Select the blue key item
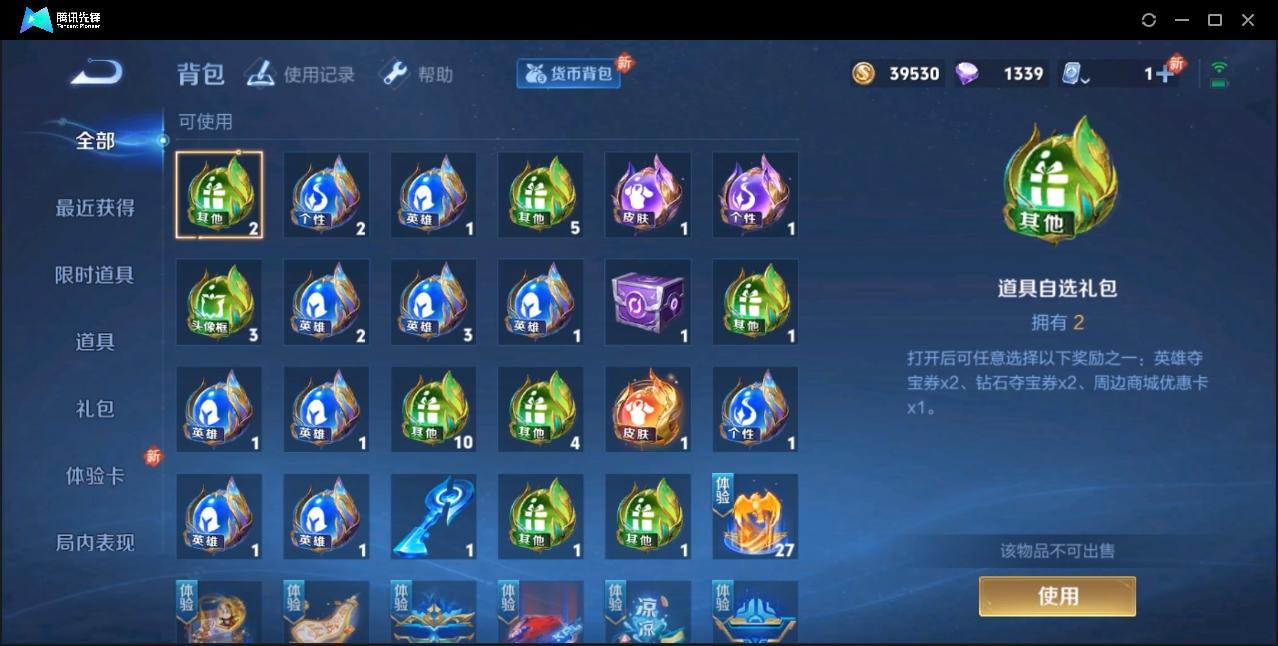Viewport: 1278px width, 646px height. 433,516
